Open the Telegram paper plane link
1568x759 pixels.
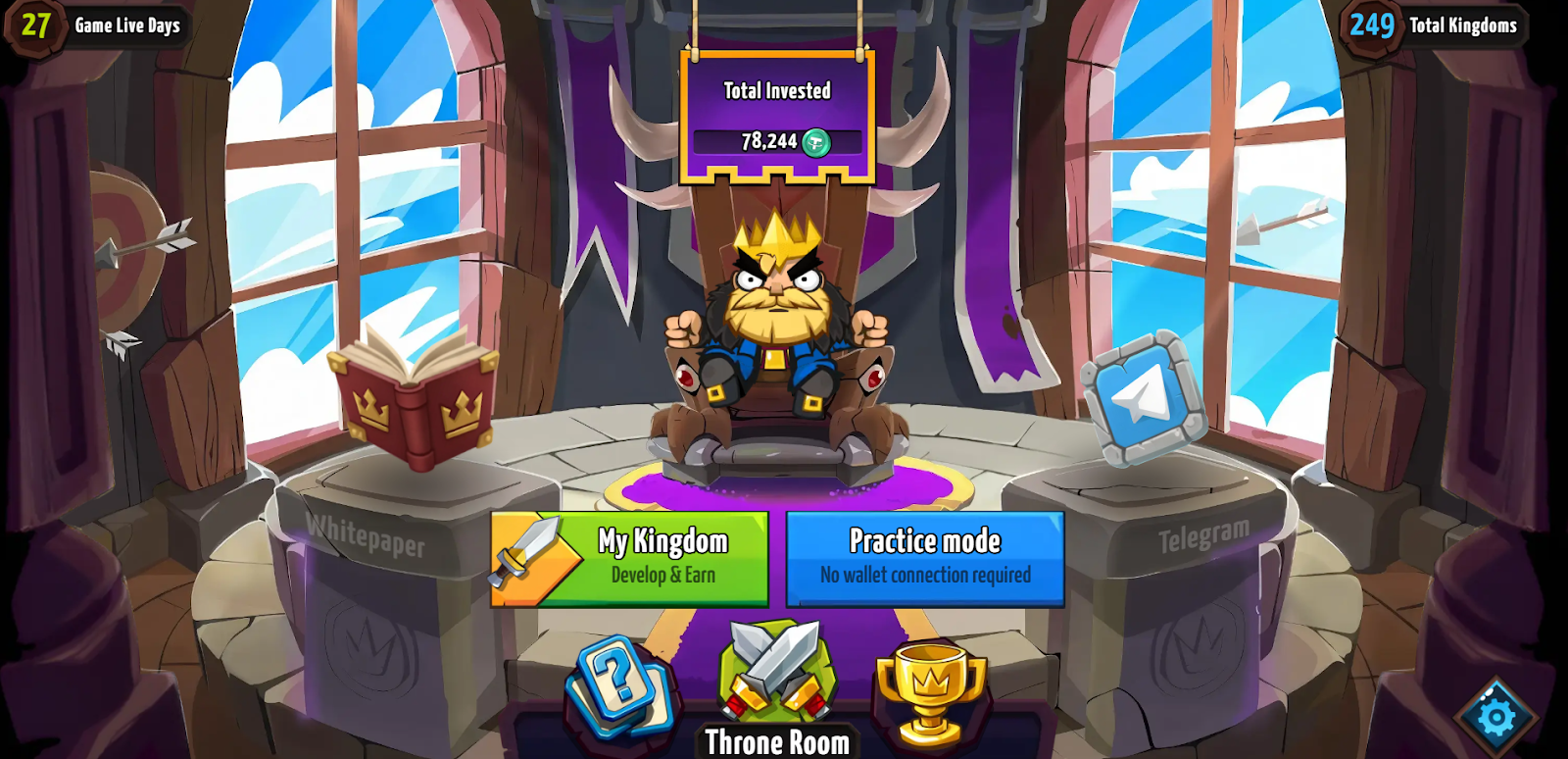click(1143, 397)
